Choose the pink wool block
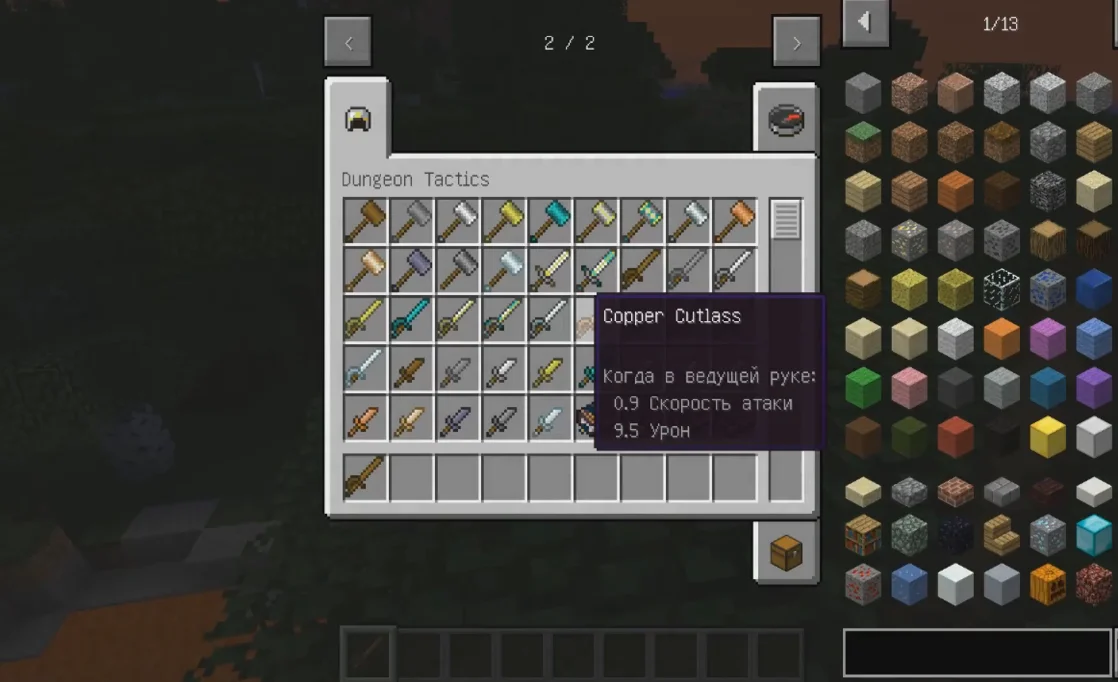The image size is (1118, 682). (x=909, y=388)
